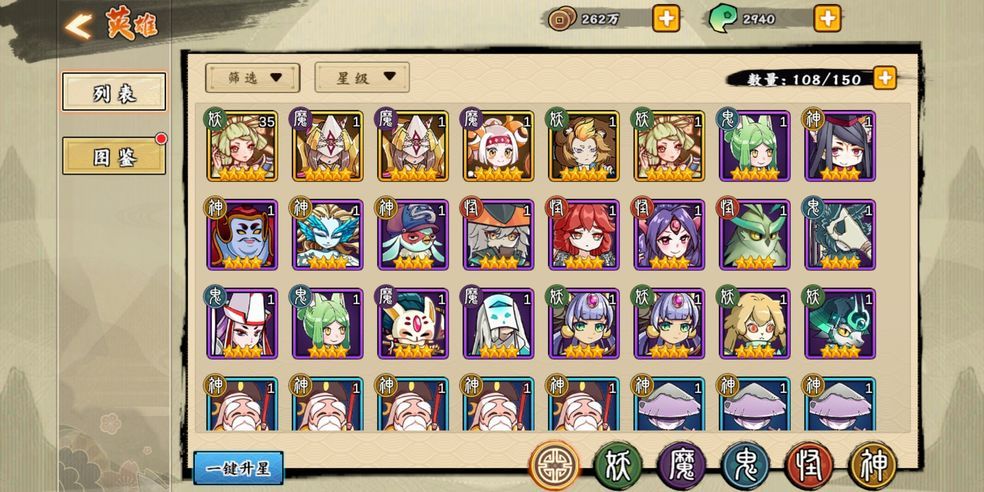The image size is (984, 492).
Task: Open the 筛选 filter dropdown
Action: click(252, 77)
